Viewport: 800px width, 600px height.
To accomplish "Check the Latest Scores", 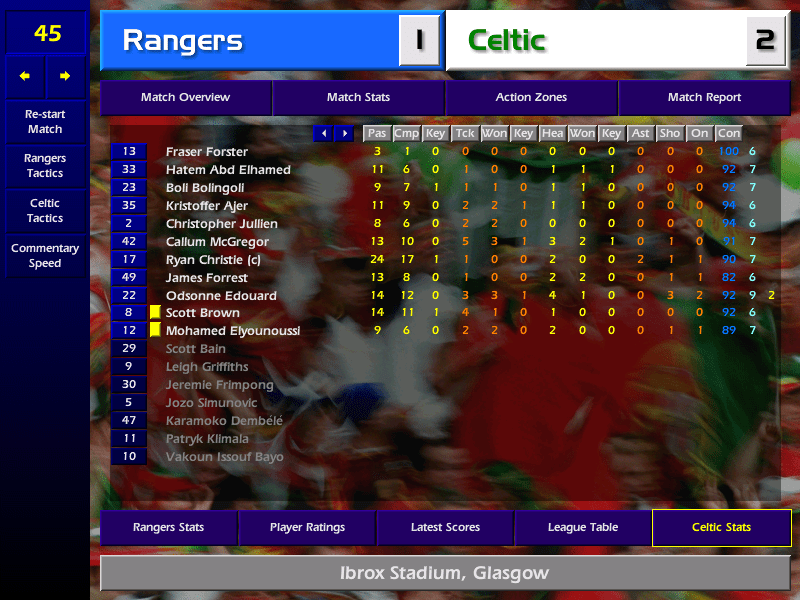I will 445,528.
